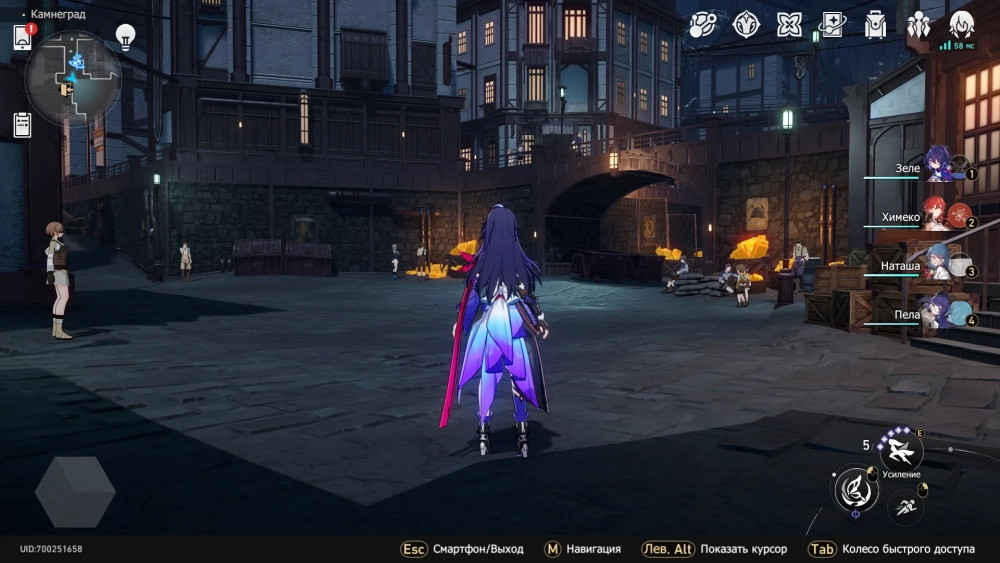Switch to party member Химеко
Screen dimensions: 1000x563
click(940, 216)
